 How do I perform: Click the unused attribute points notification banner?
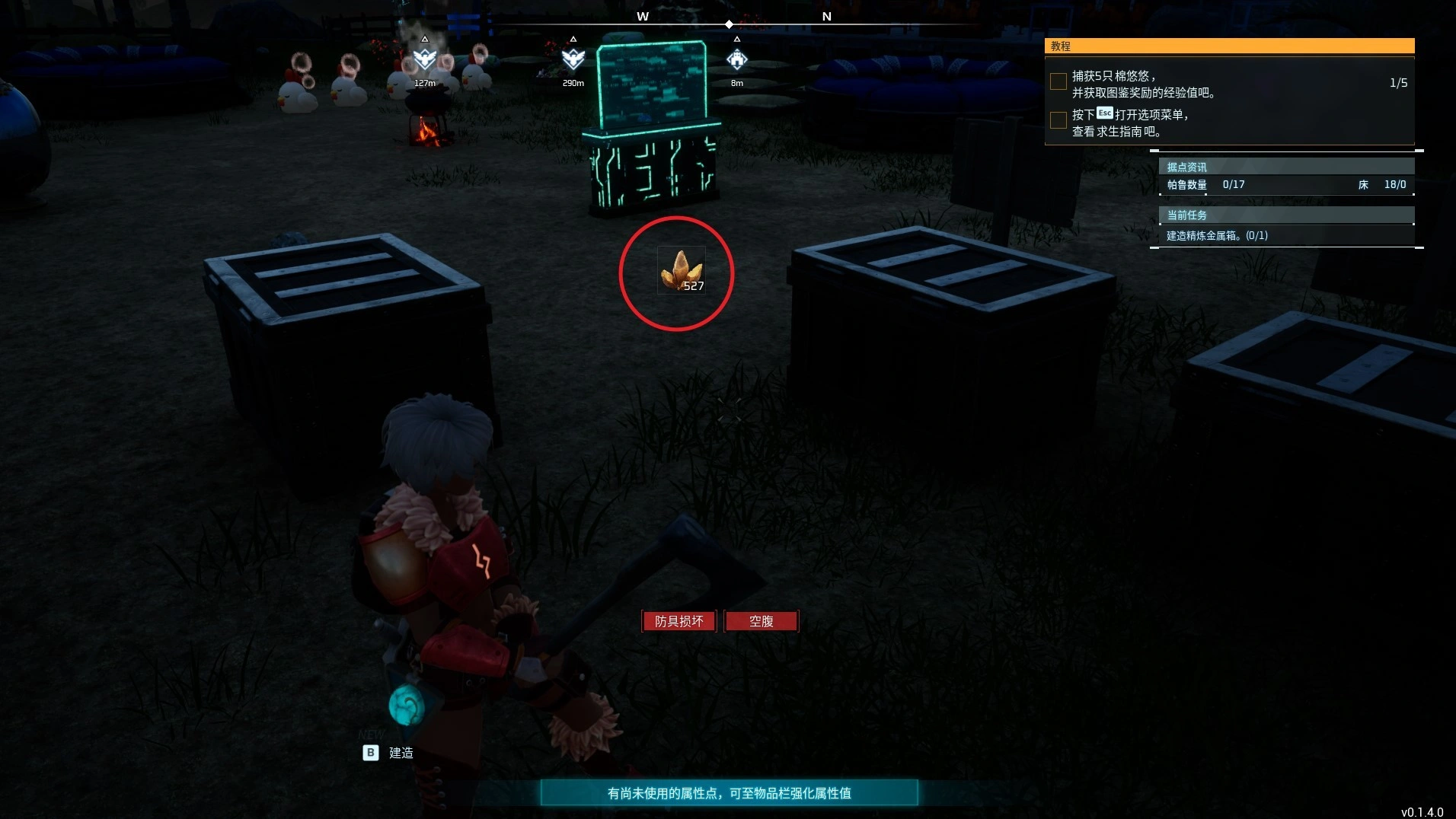point(729,793)
